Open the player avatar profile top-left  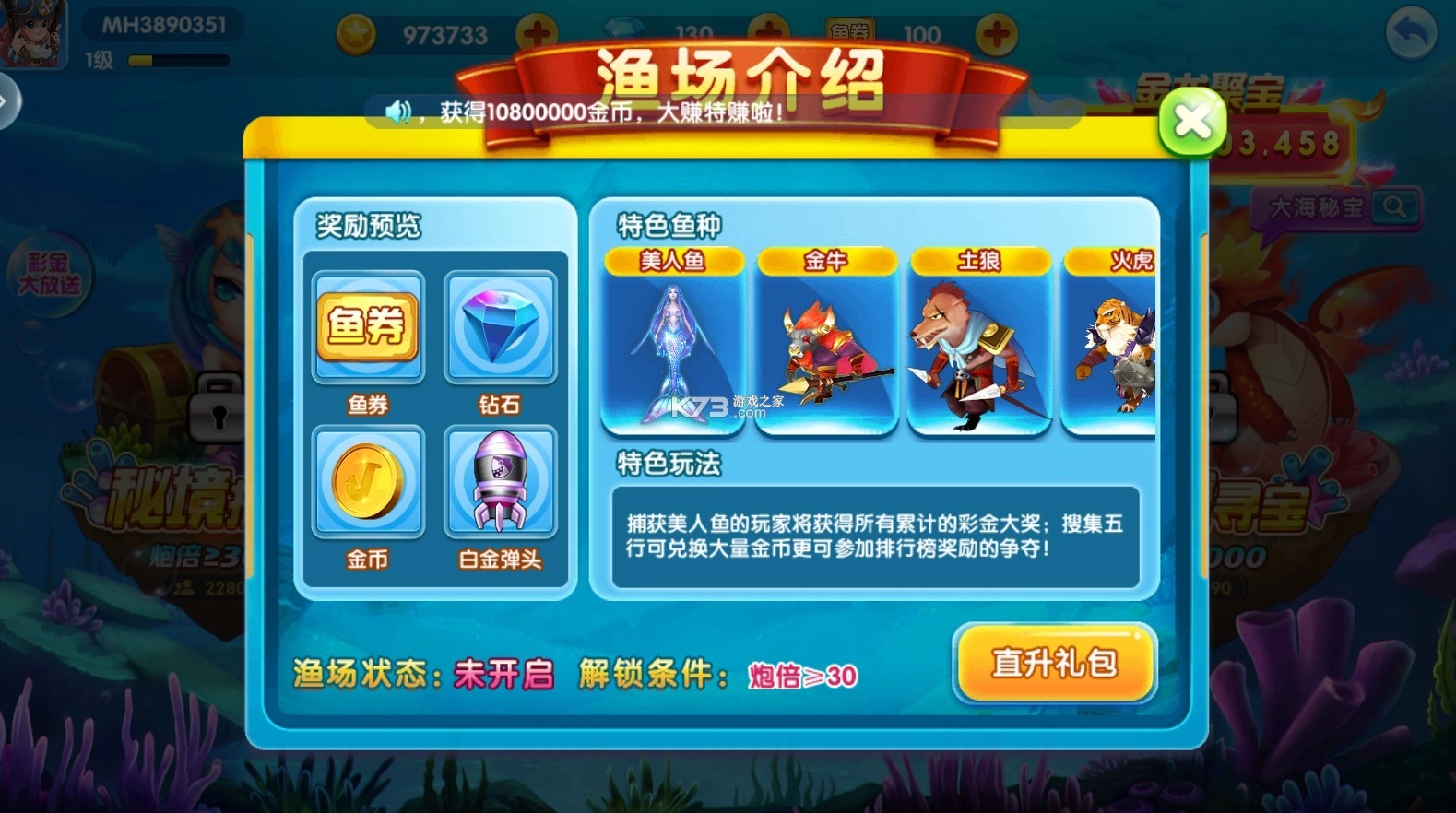tap(33, 30)
